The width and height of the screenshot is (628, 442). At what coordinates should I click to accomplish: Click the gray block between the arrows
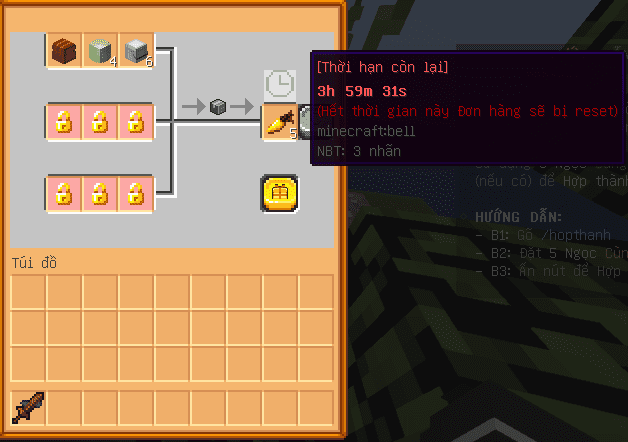(217, 106)
